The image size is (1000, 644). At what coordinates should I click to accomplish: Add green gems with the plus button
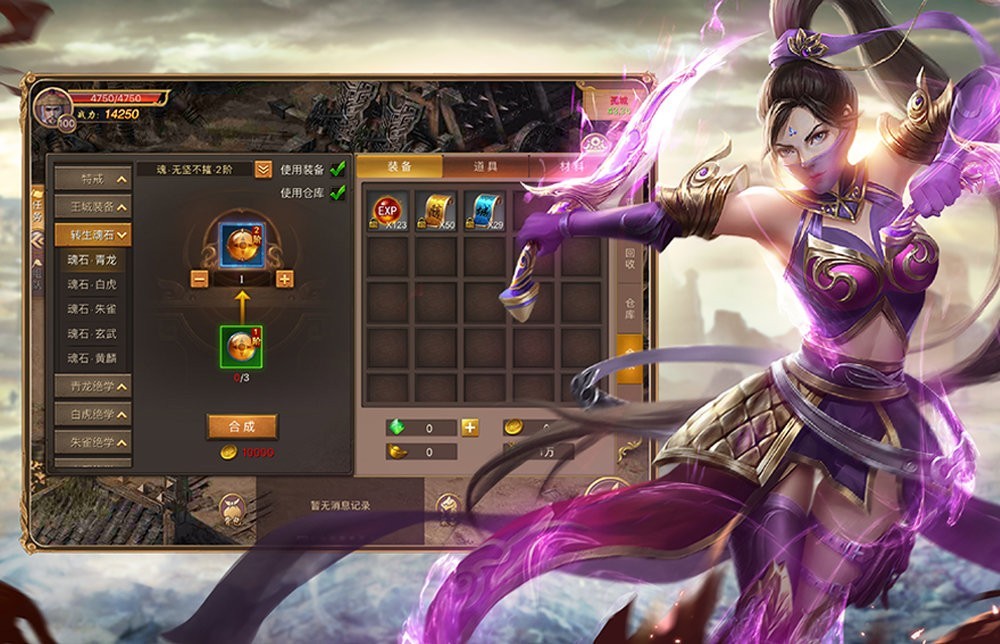(x=469, y=428)
